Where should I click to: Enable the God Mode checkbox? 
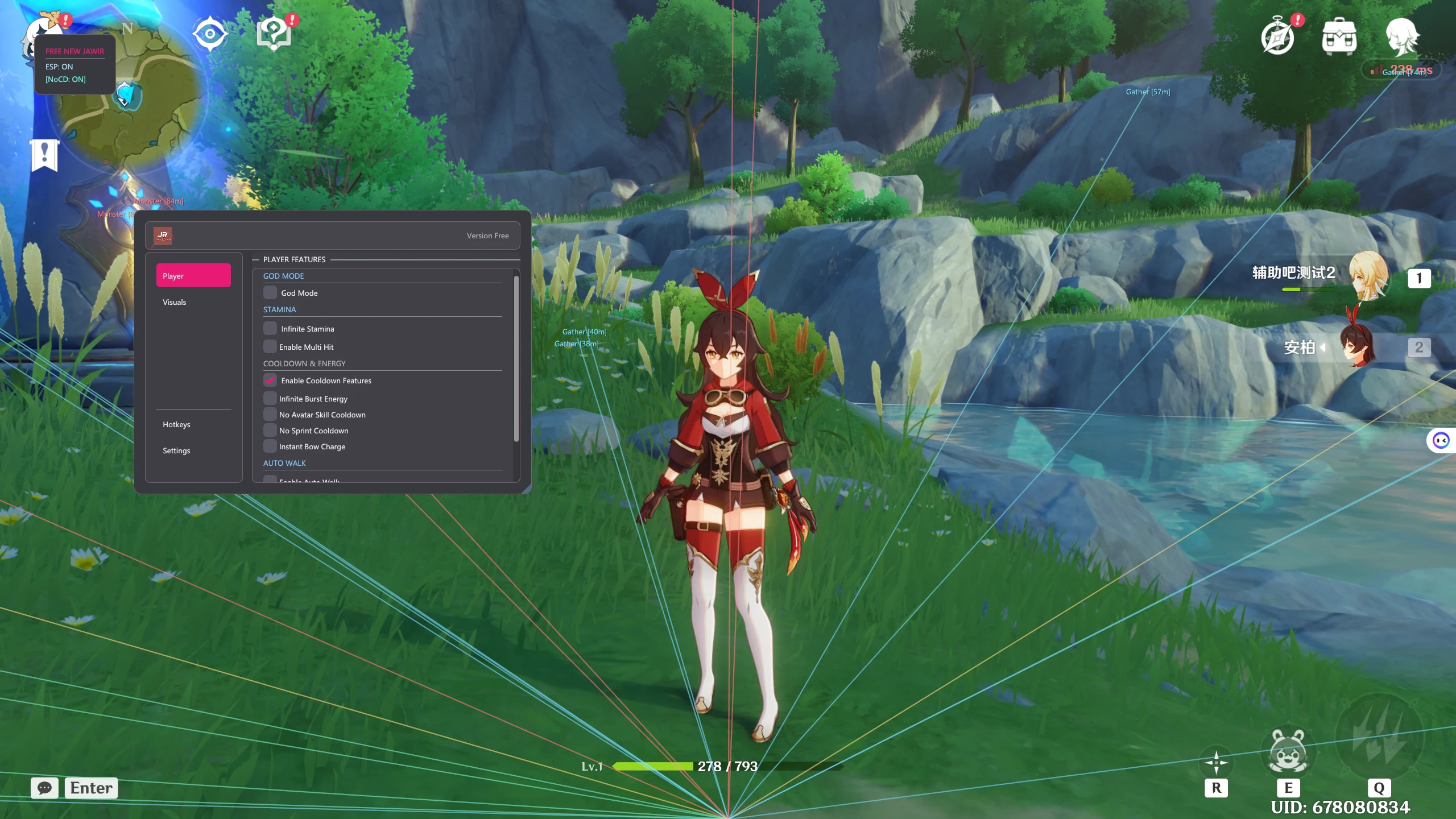[x=270, y=293]
